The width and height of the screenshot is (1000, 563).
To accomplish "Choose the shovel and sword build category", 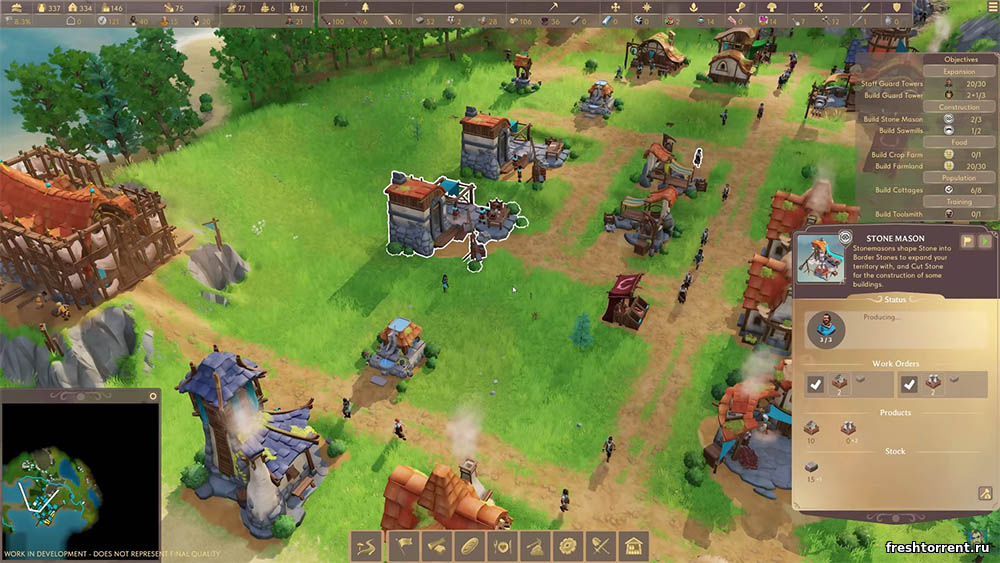I will click(601, 546).
